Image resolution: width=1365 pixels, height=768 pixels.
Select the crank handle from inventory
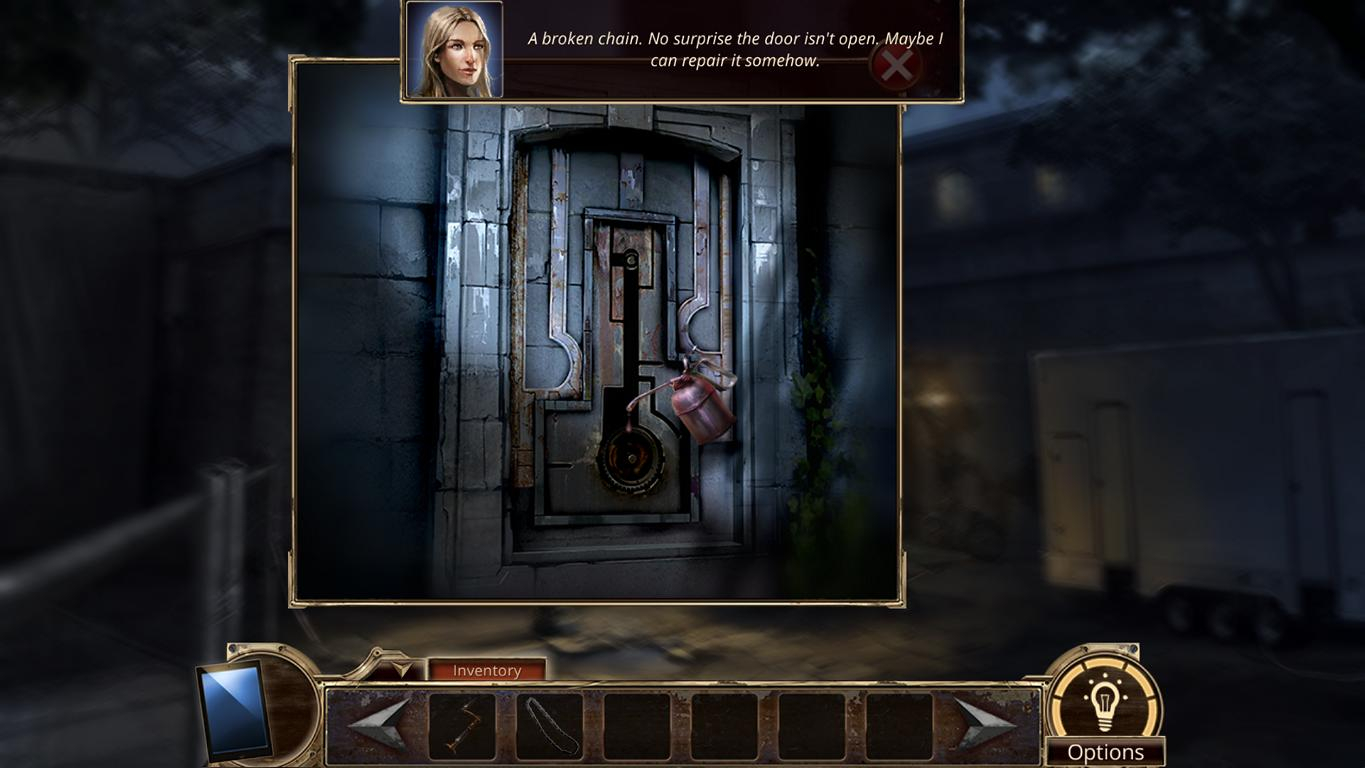(465, 724)
